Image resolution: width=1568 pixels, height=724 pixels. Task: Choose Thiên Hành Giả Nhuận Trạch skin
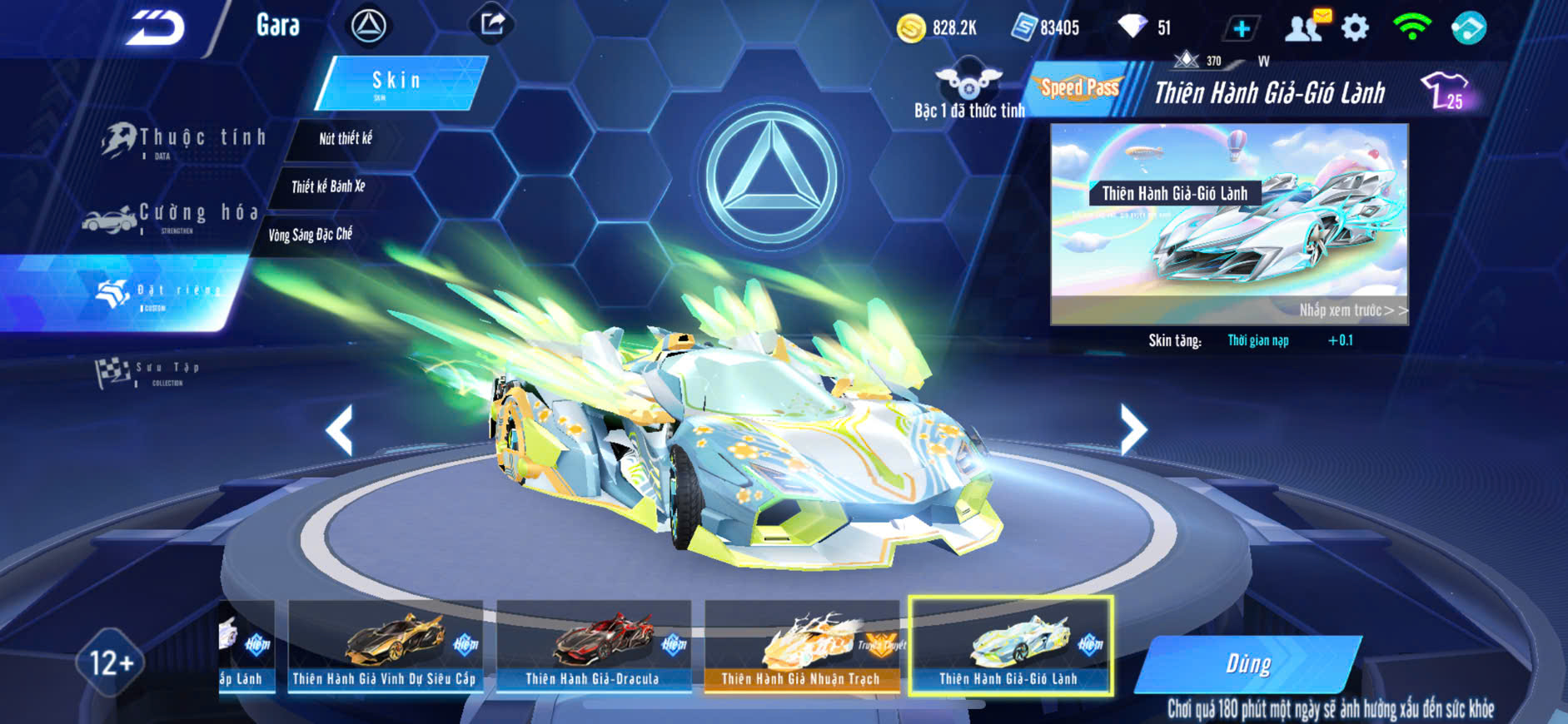tap(801, 647)
